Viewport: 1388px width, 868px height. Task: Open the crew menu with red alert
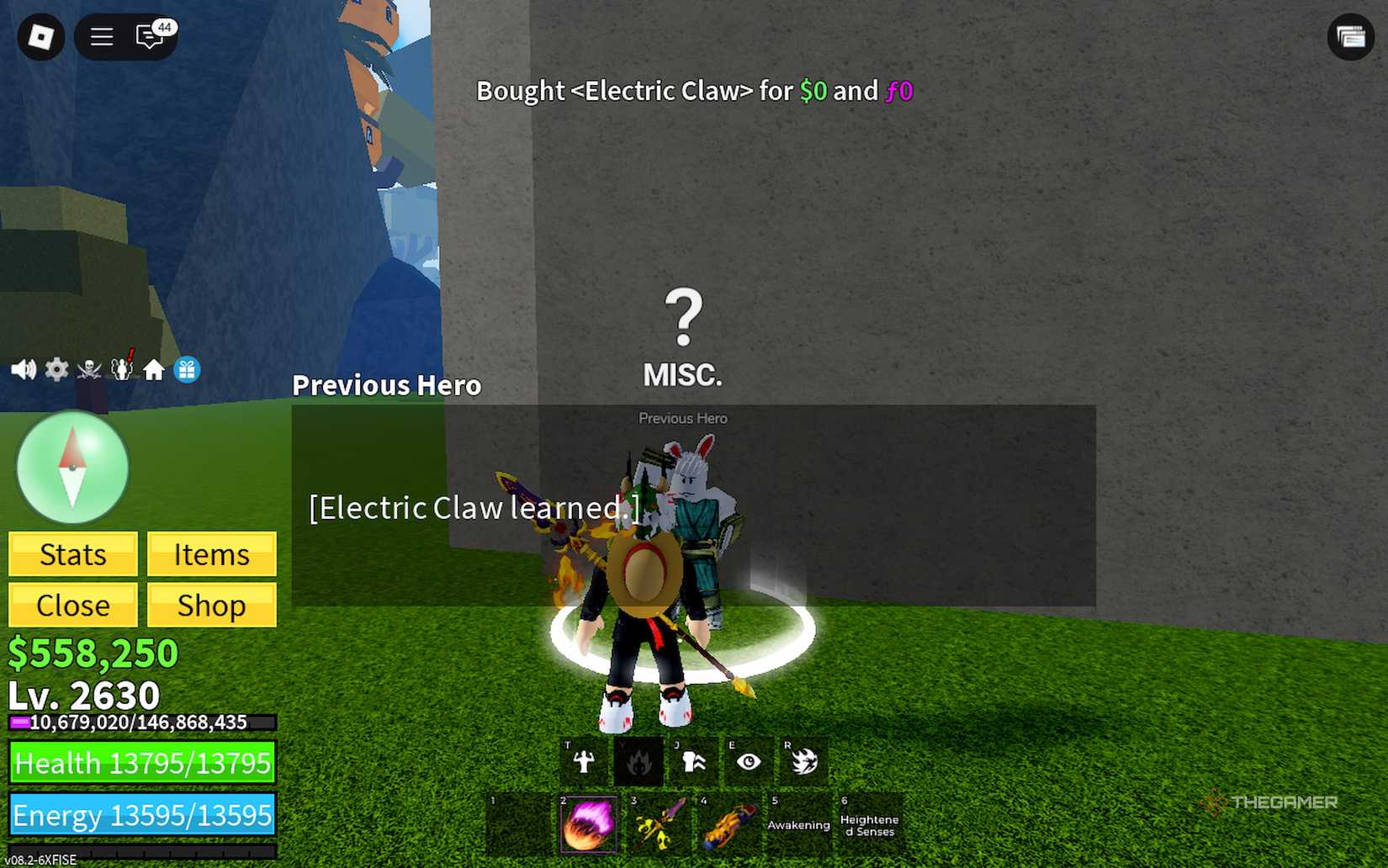pos(122,368)
